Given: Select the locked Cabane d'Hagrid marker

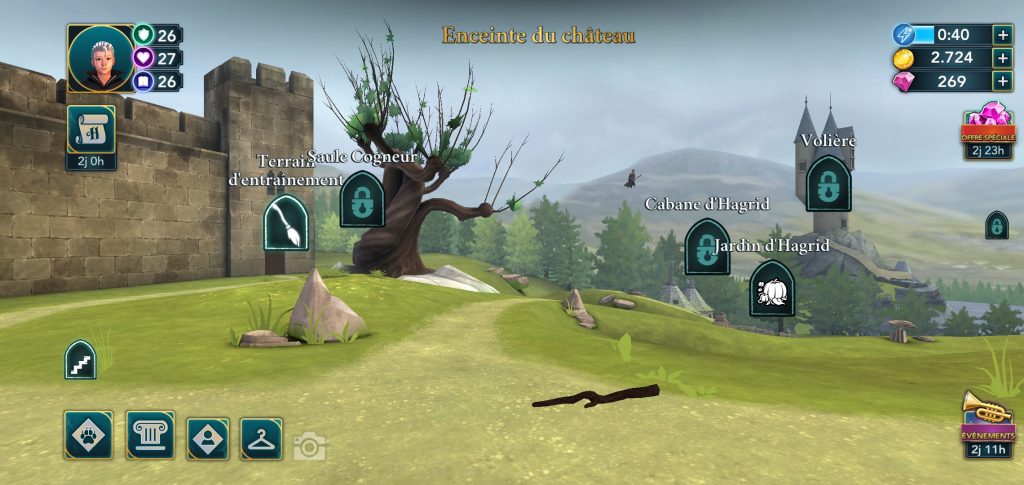Looking at the screenshot, I should (706, 246).
